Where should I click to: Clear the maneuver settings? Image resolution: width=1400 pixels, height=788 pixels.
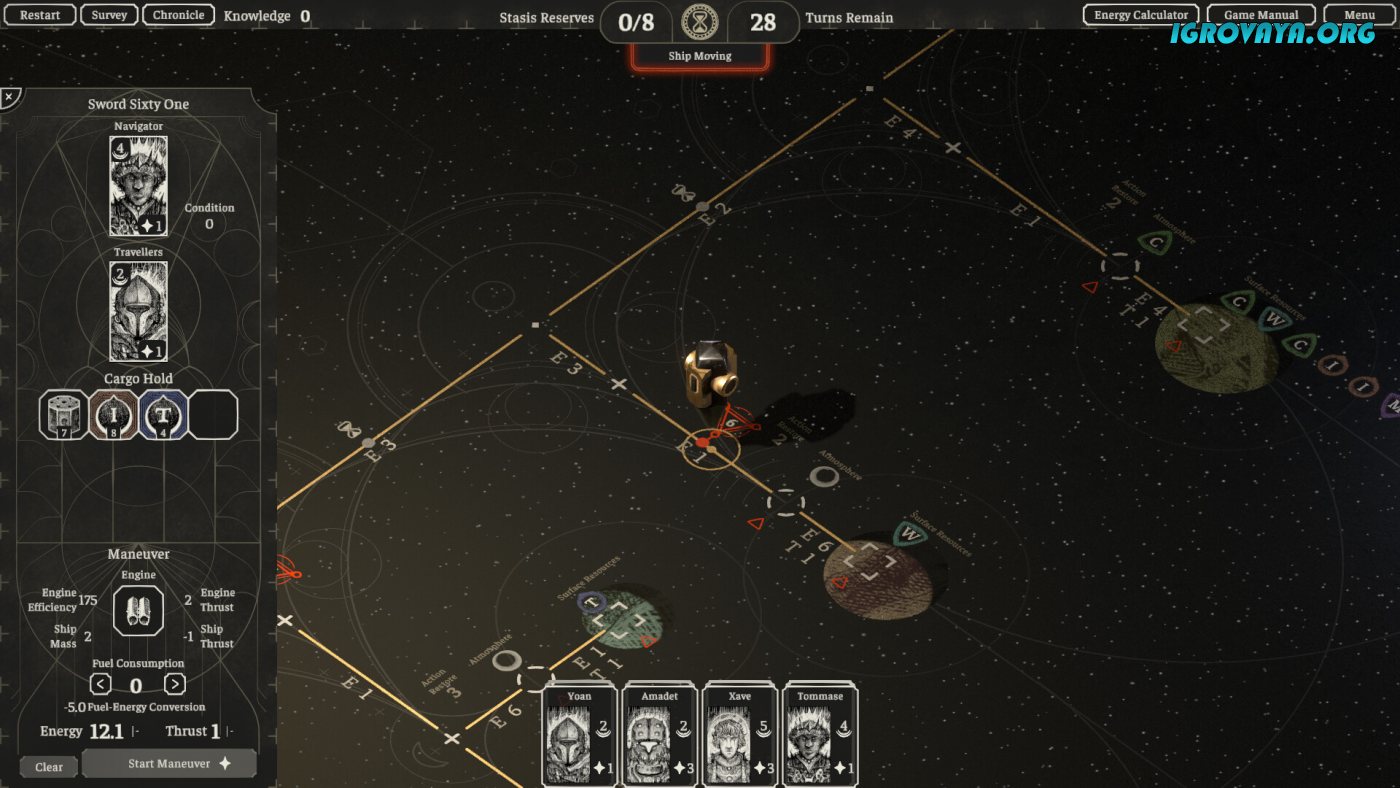coord(49,767)
